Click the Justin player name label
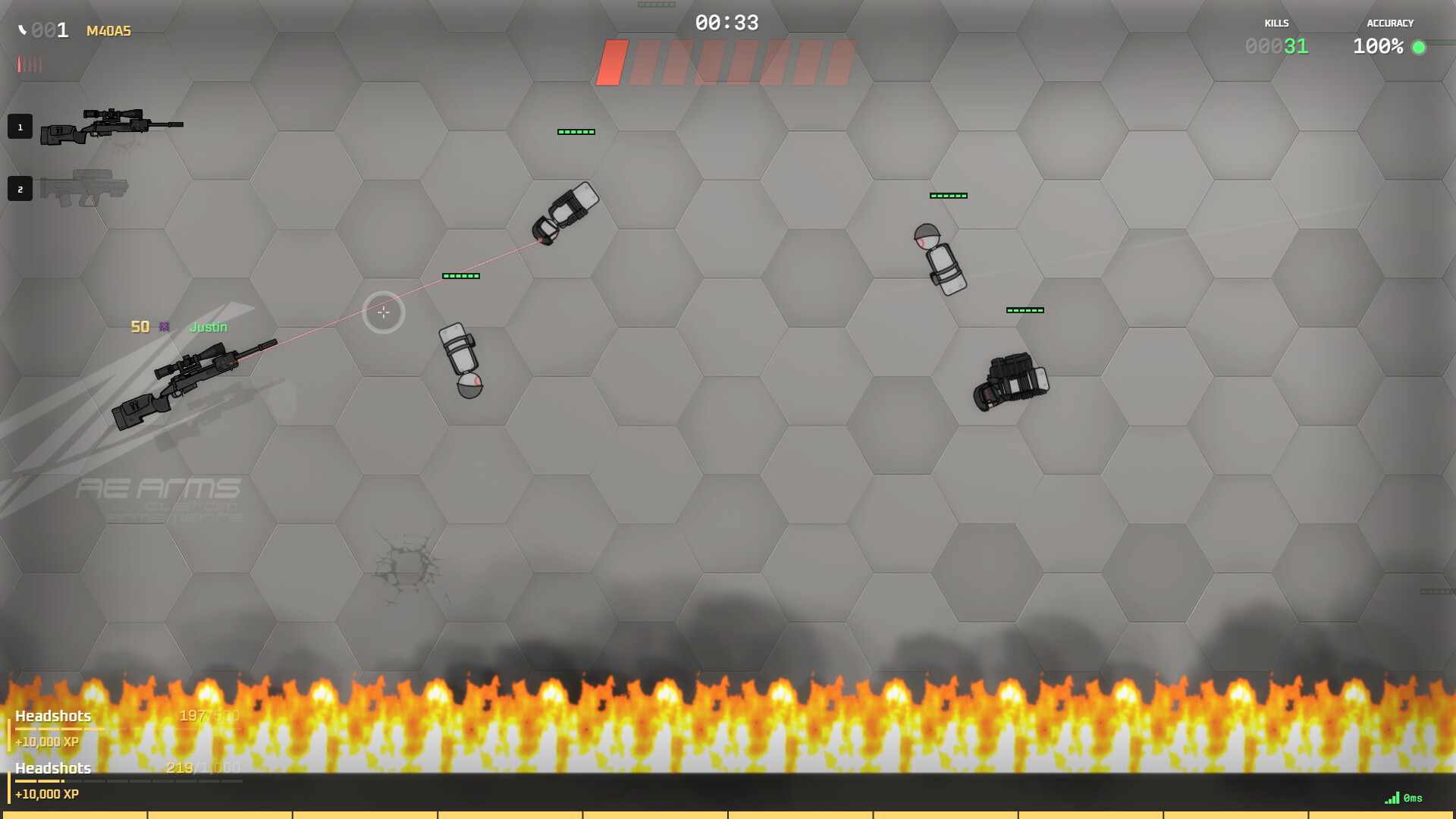 [x=208, y=327]
